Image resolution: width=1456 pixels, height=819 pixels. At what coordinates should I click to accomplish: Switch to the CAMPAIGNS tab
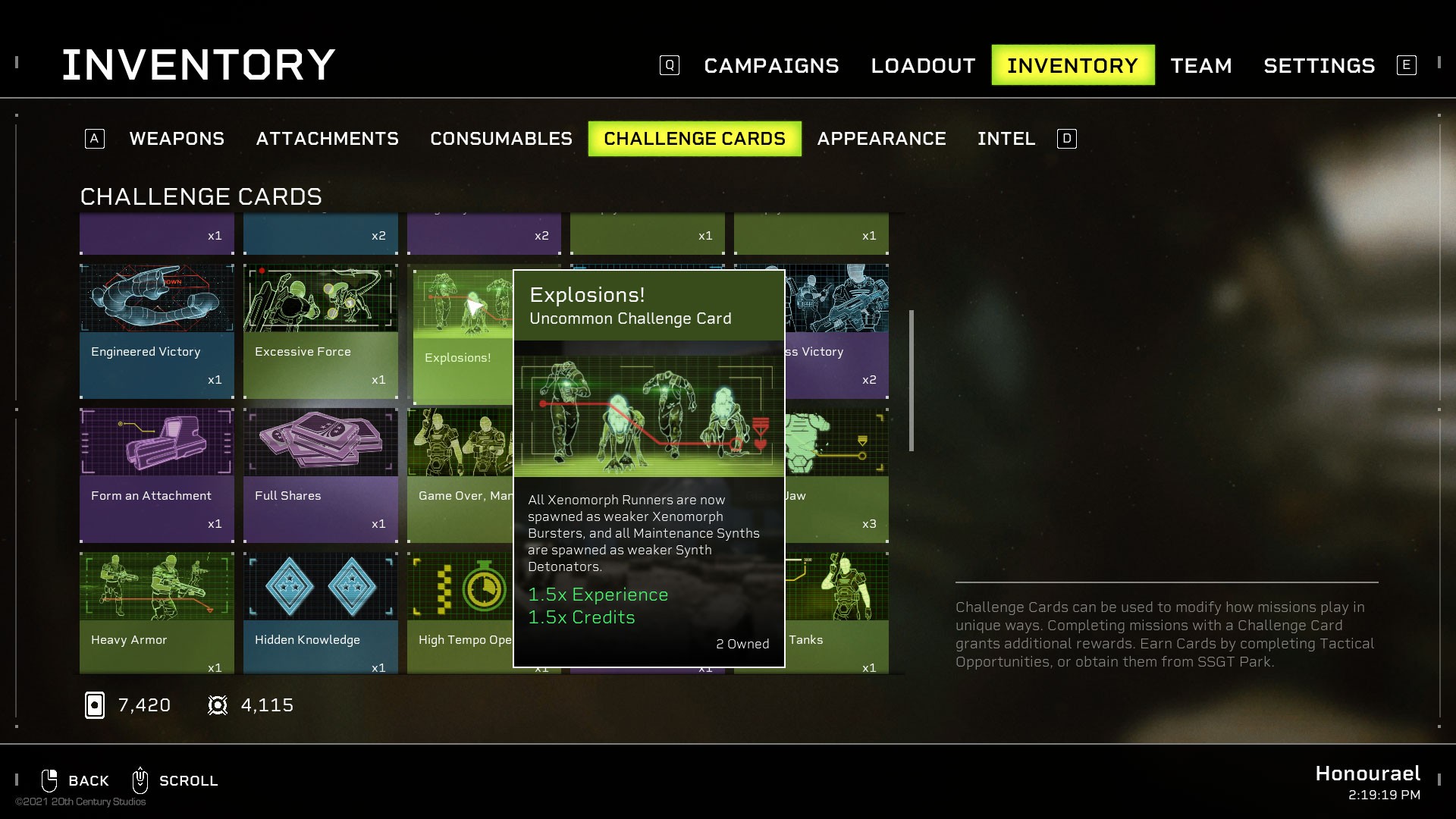pyautogui.click(x=771, y=65)
